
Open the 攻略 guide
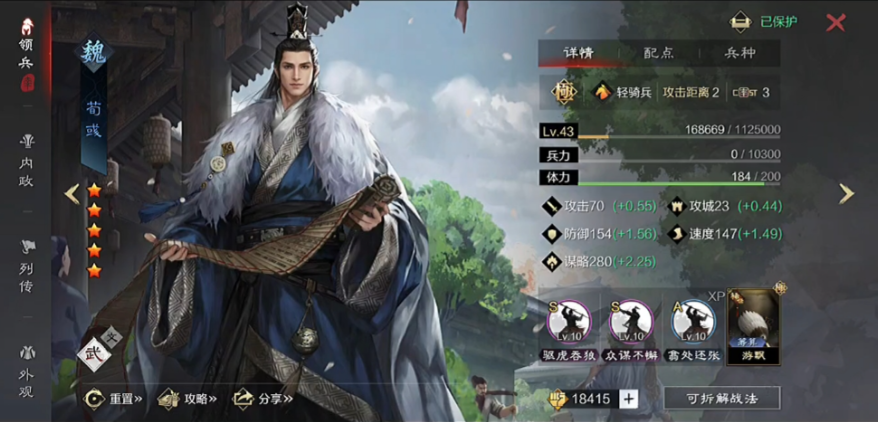point(187,398)
